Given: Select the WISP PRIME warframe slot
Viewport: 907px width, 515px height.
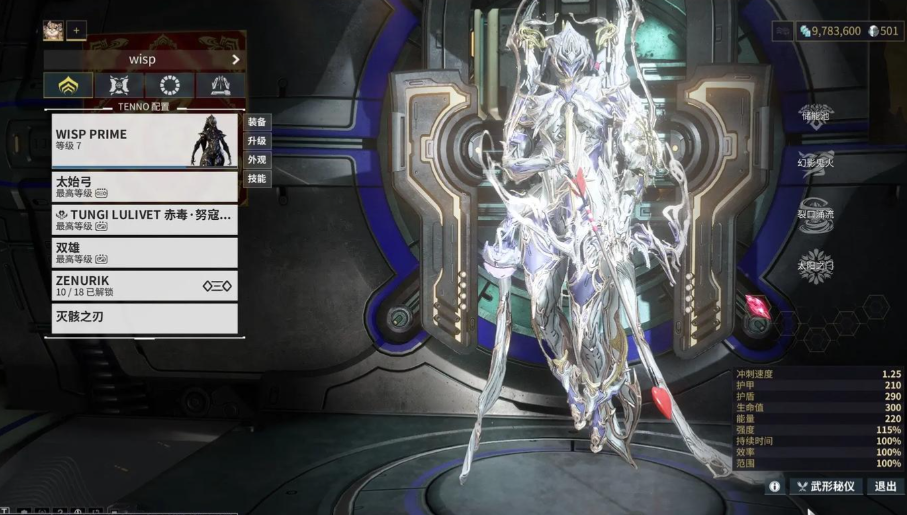Looking at the screenshot, I should click(144, 140).
